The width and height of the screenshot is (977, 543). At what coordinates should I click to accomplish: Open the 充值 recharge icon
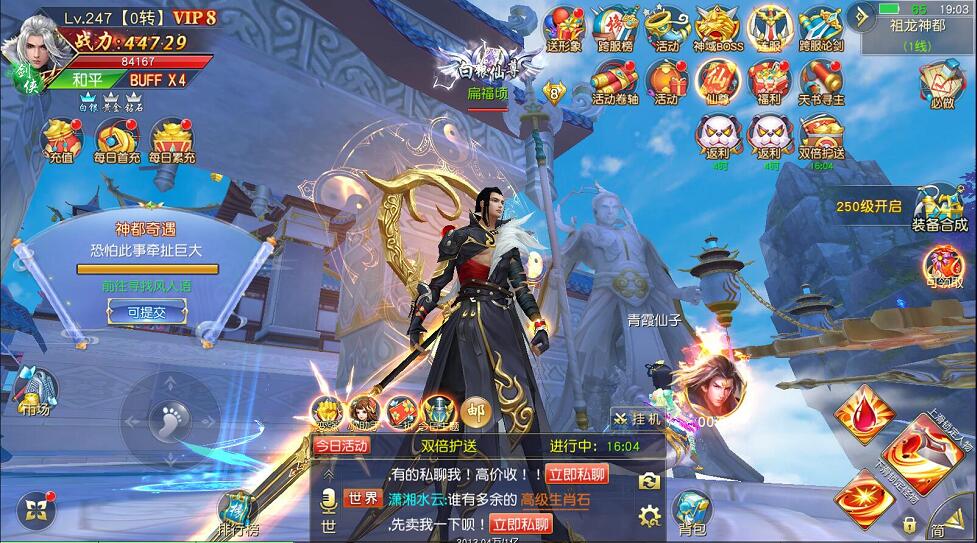pos(62,140)
